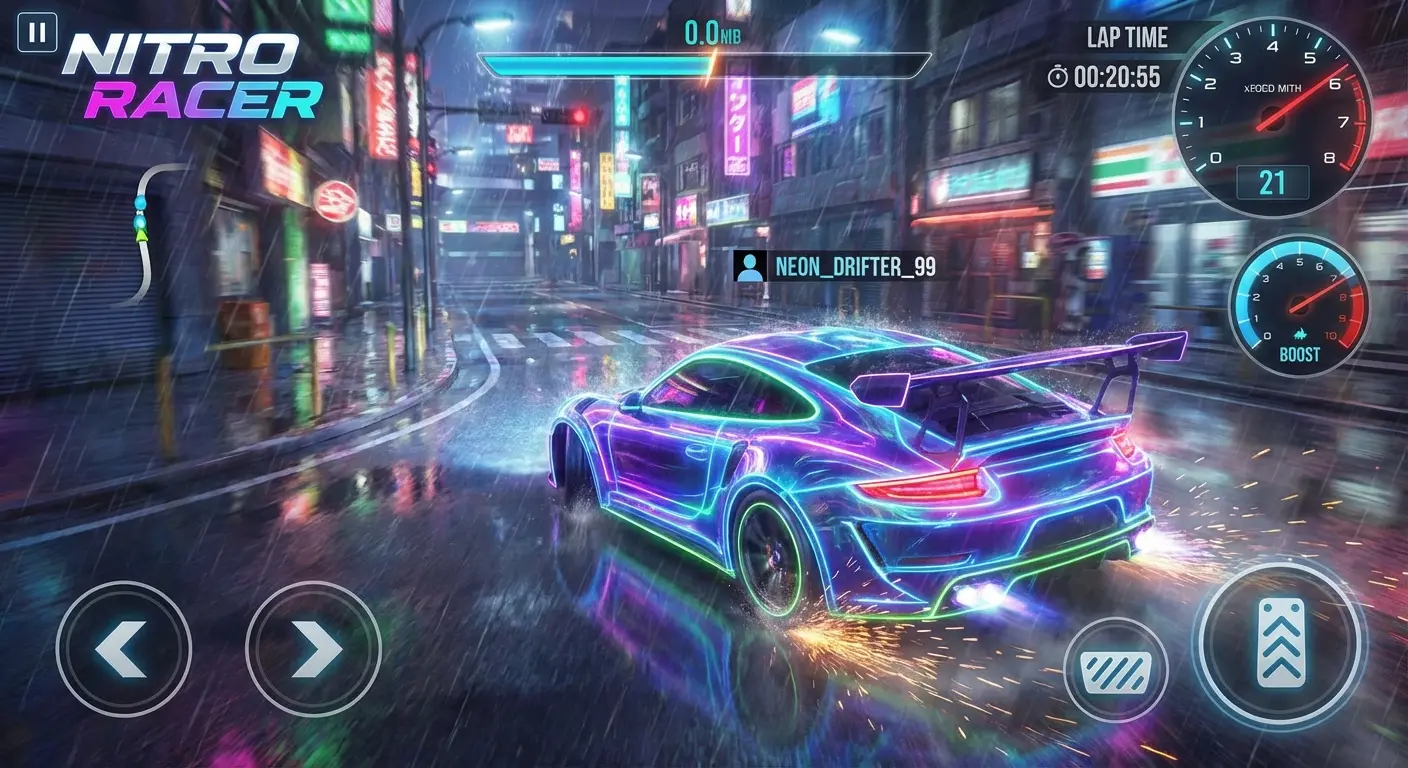Hit the accelerator pedal button
1408x768 pixels.
tap(1280, 642)
